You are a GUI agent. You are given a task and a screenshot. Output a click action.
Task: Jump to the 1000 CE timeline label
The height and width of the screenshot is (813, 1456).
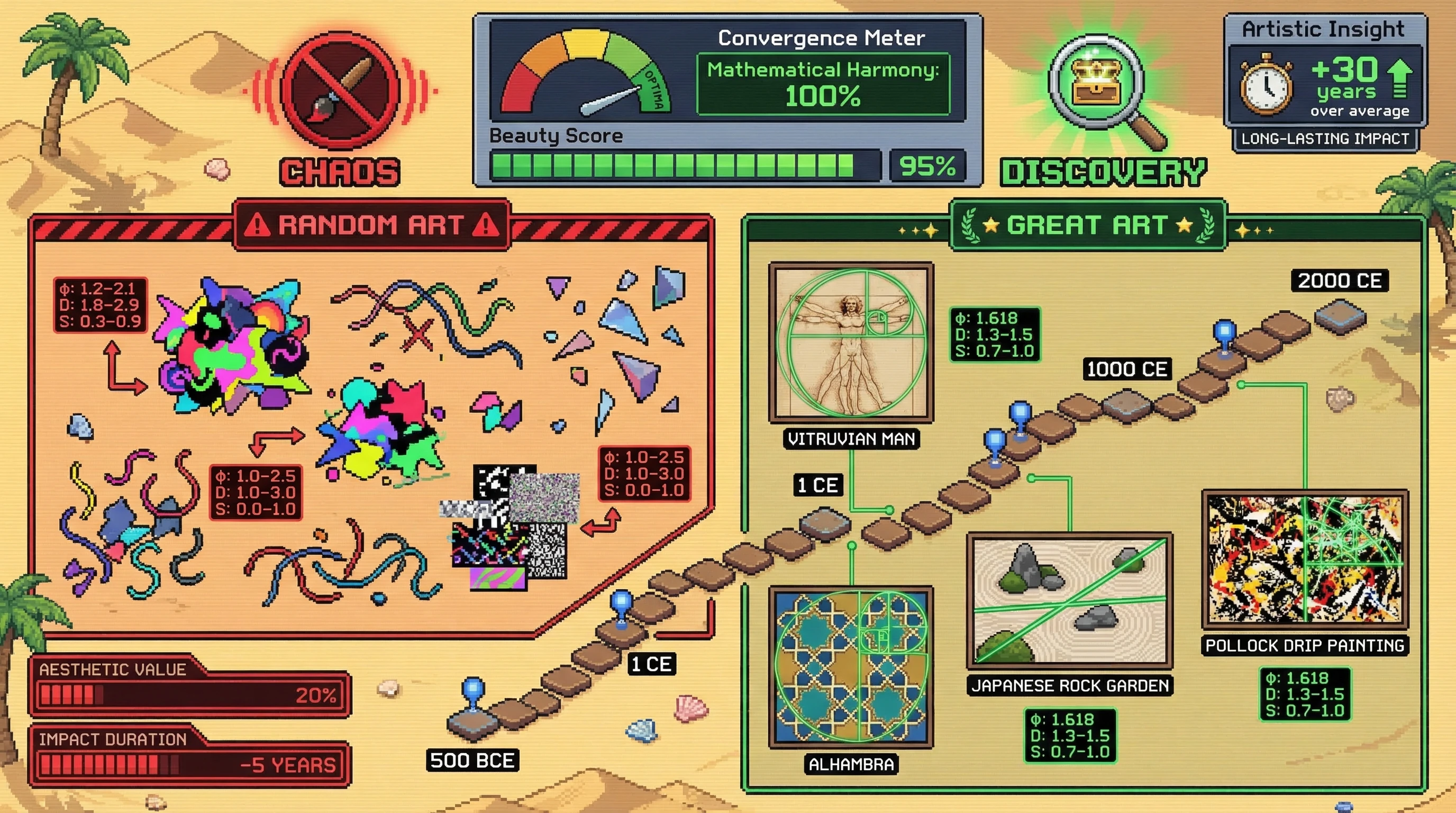[1127, 369]
